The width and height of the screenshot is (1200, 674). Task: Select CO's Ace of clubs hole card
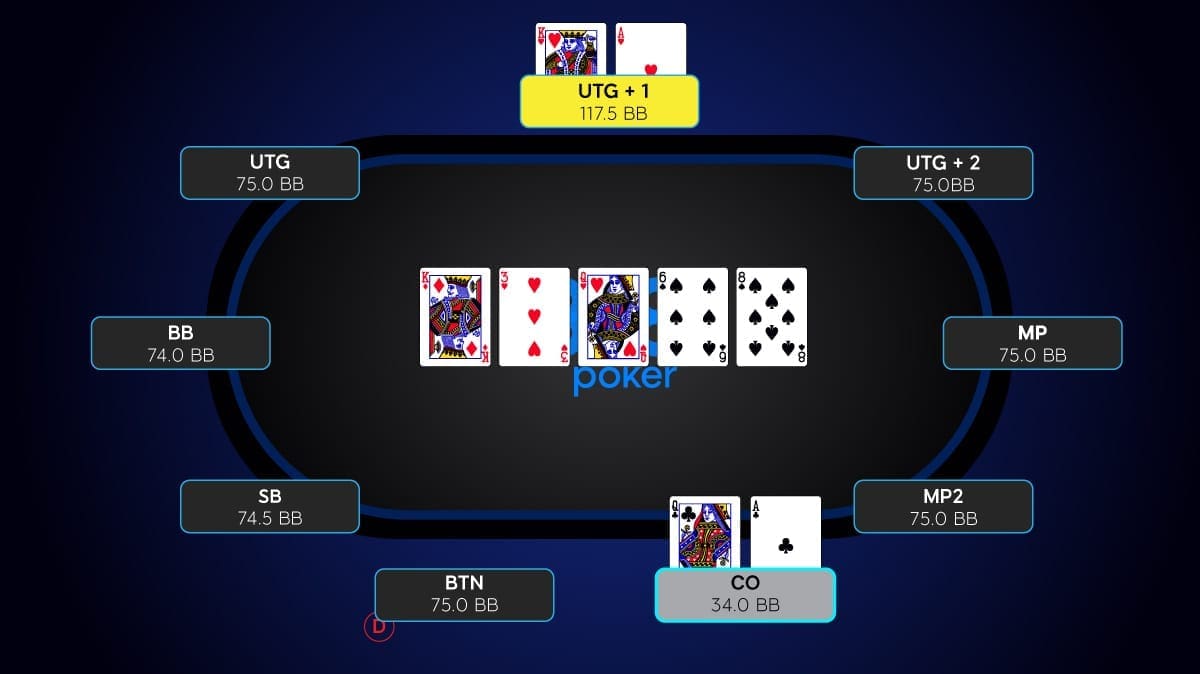(x=786, y=532)
